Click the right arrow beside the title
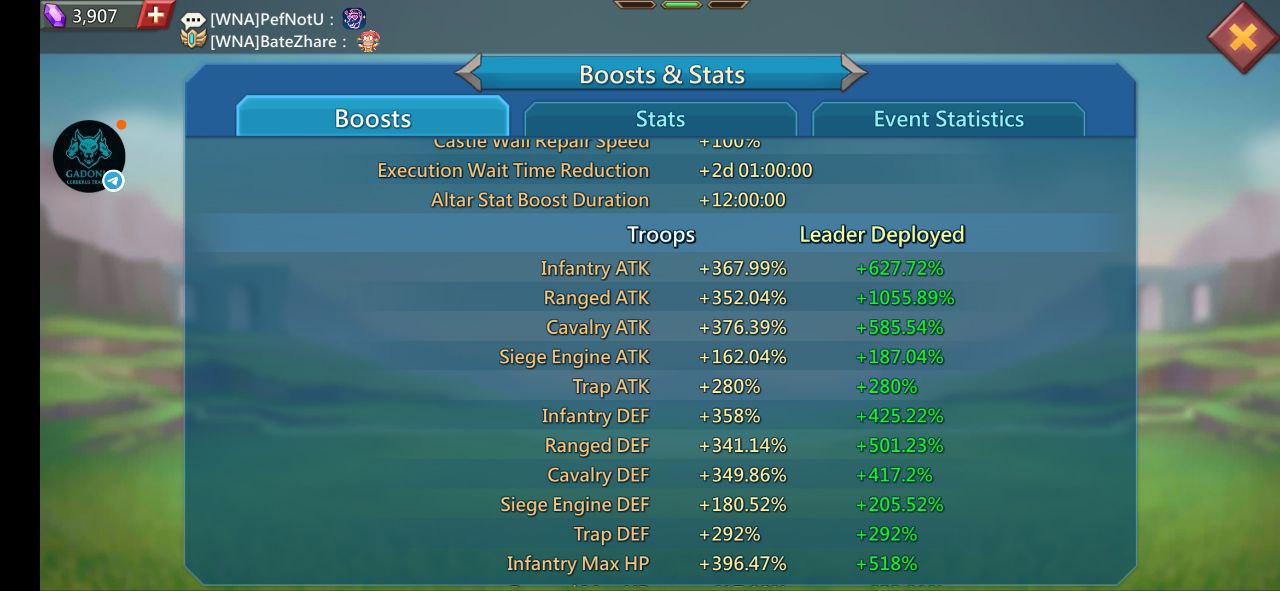Image resolution: width=1280 pixels, height=591 pixels. [x=853, y=73]
